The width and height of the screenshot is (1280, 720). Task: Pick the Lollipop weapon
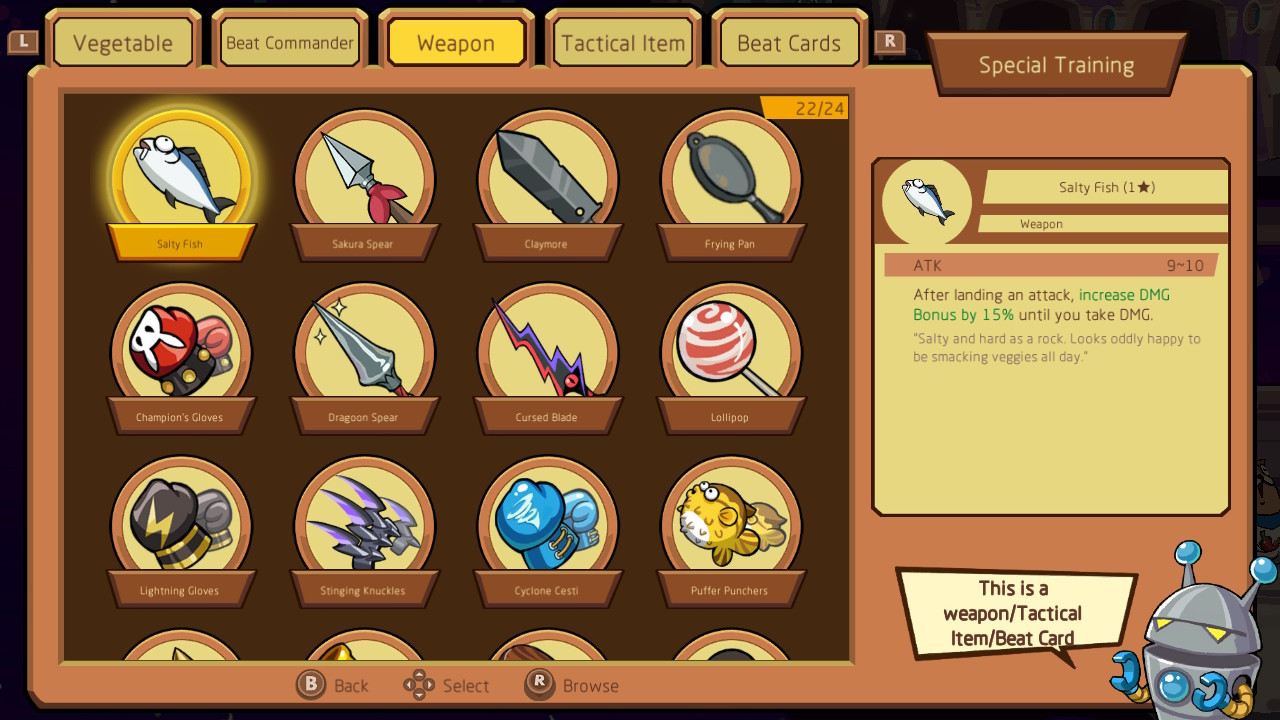pos(730,345)
